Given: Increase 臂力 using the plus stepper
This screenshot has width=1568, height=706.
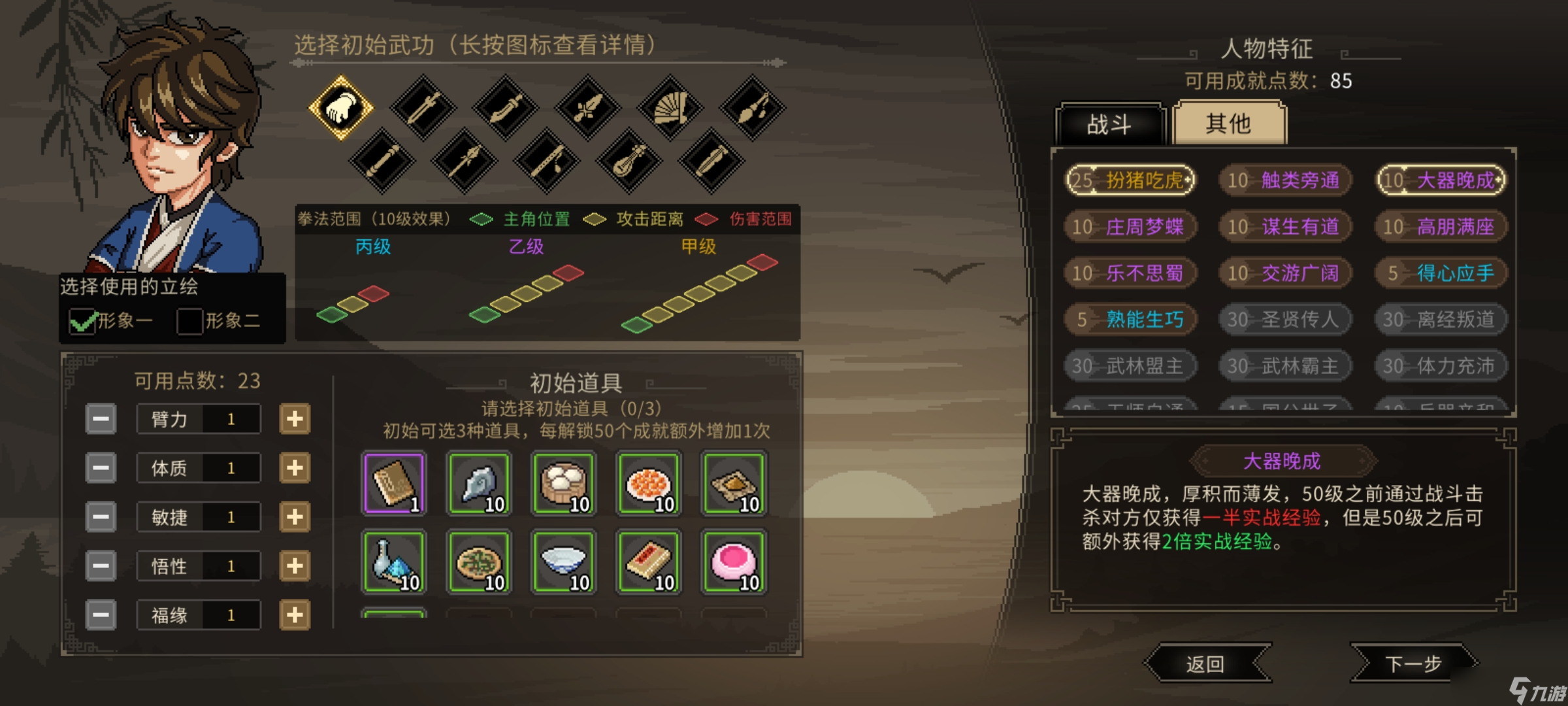Looking at the screenshot, I should point(293,418).
